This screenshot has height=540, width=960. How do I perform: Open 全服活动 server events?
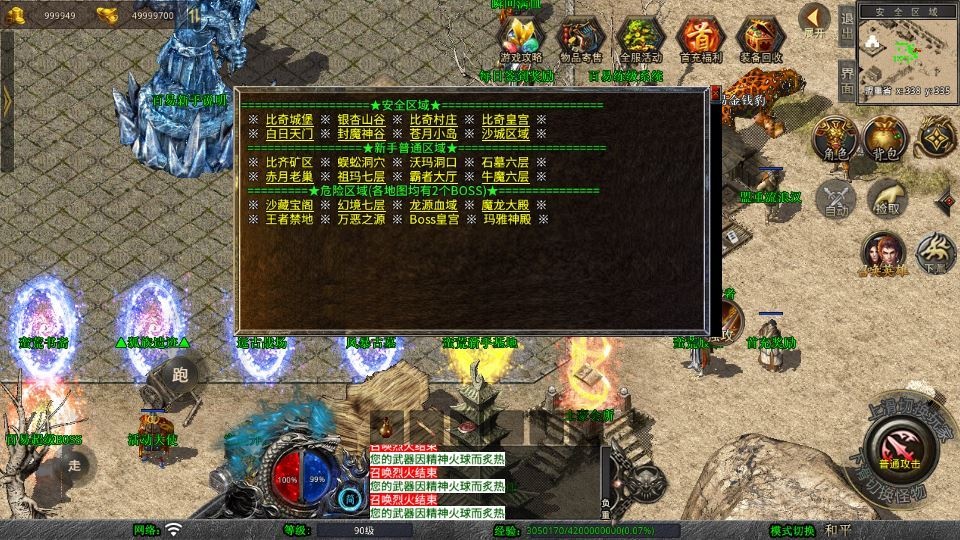click(641, 40)
